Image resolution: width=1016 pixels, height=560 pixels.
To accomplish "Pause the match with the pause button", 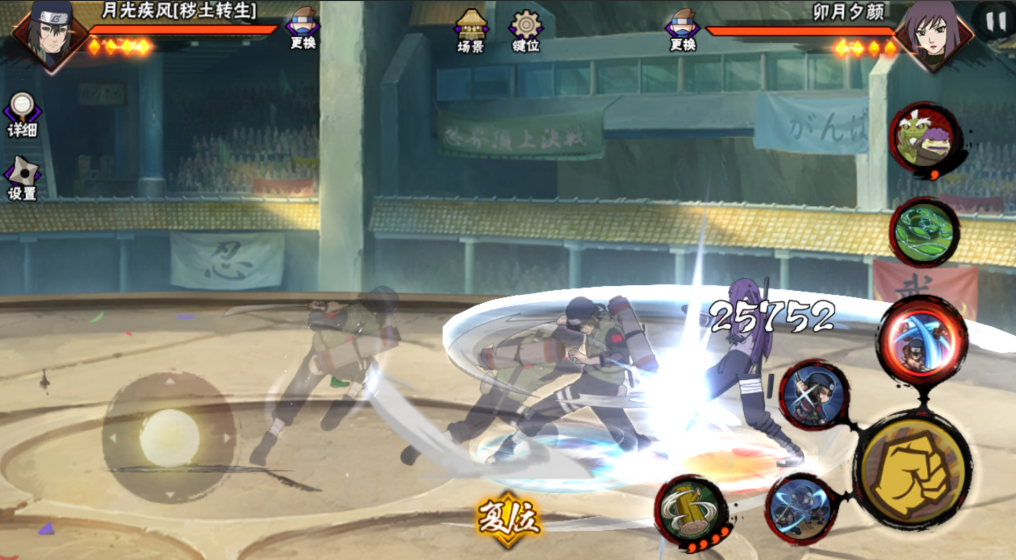I will [994, 21].
